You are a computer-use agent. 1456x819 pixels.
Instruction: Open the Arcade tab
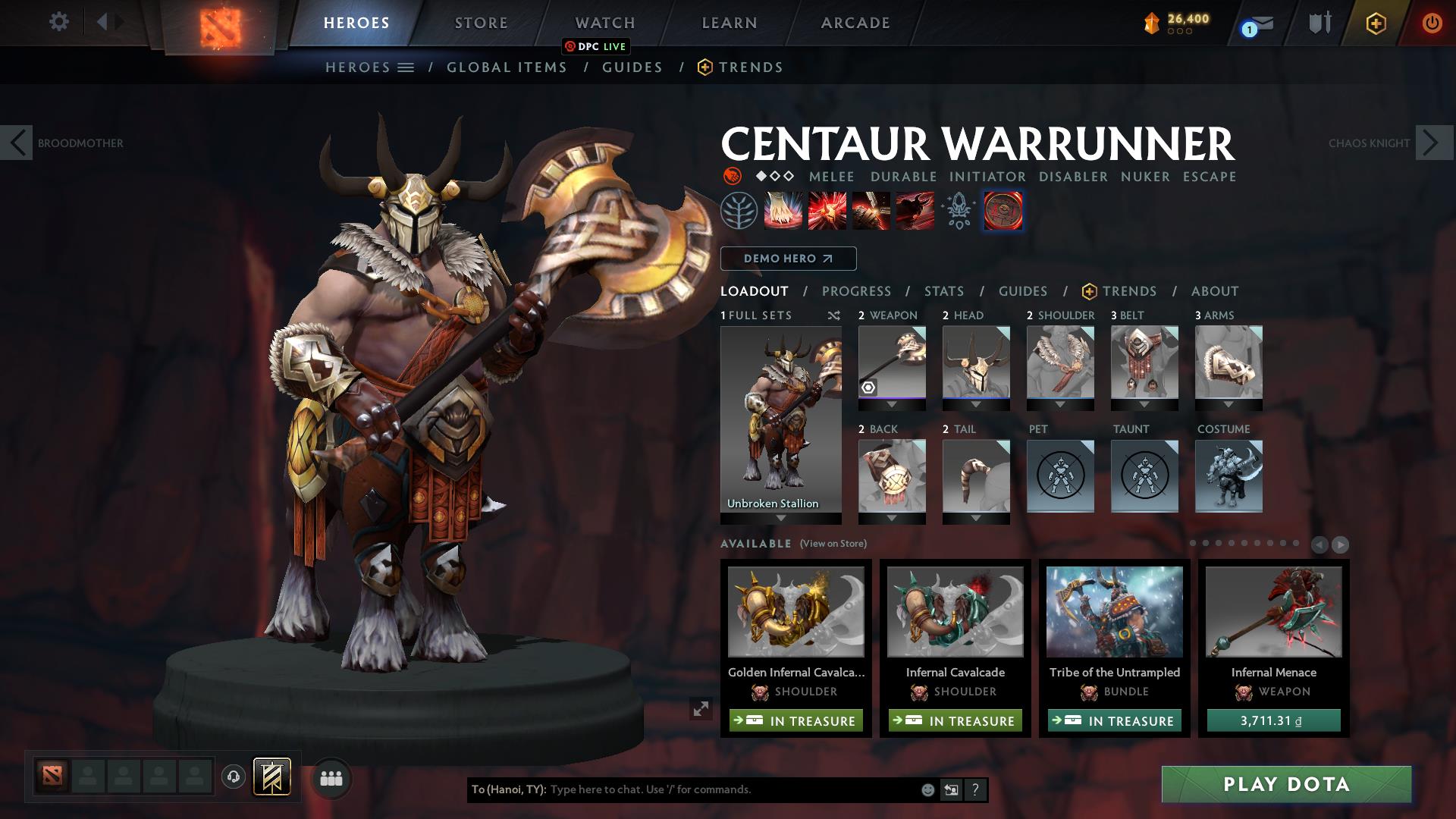(855, 23)
